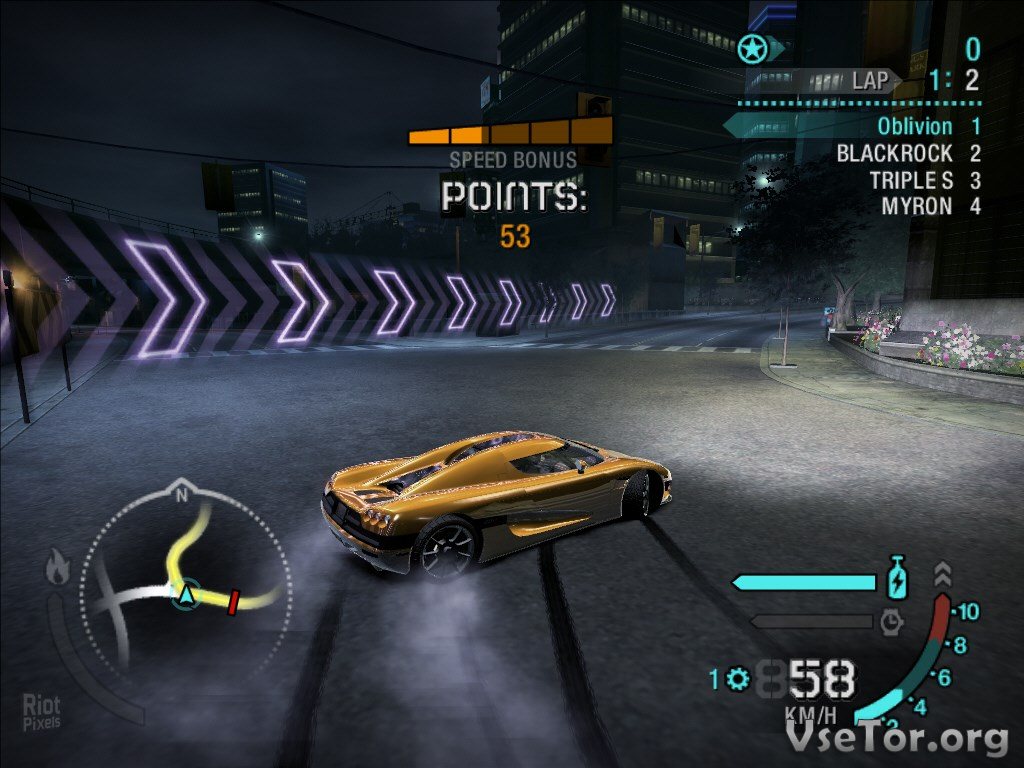This screenshot has height=768, width=1024.
Task: Activate the speedbreaker stopwatch icon
Action: coord(892,622)
